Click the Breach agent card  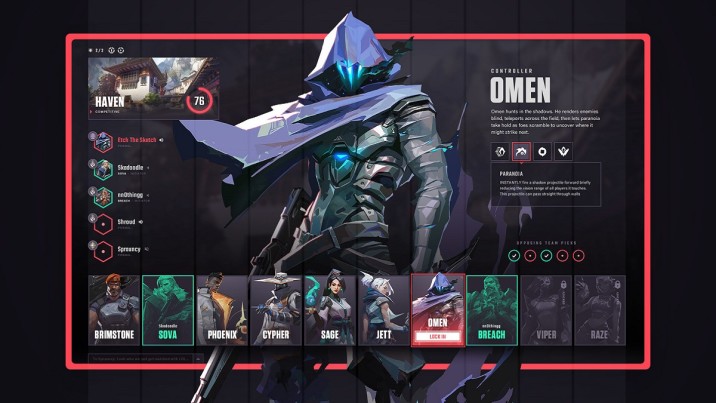[x=492, y=310]
